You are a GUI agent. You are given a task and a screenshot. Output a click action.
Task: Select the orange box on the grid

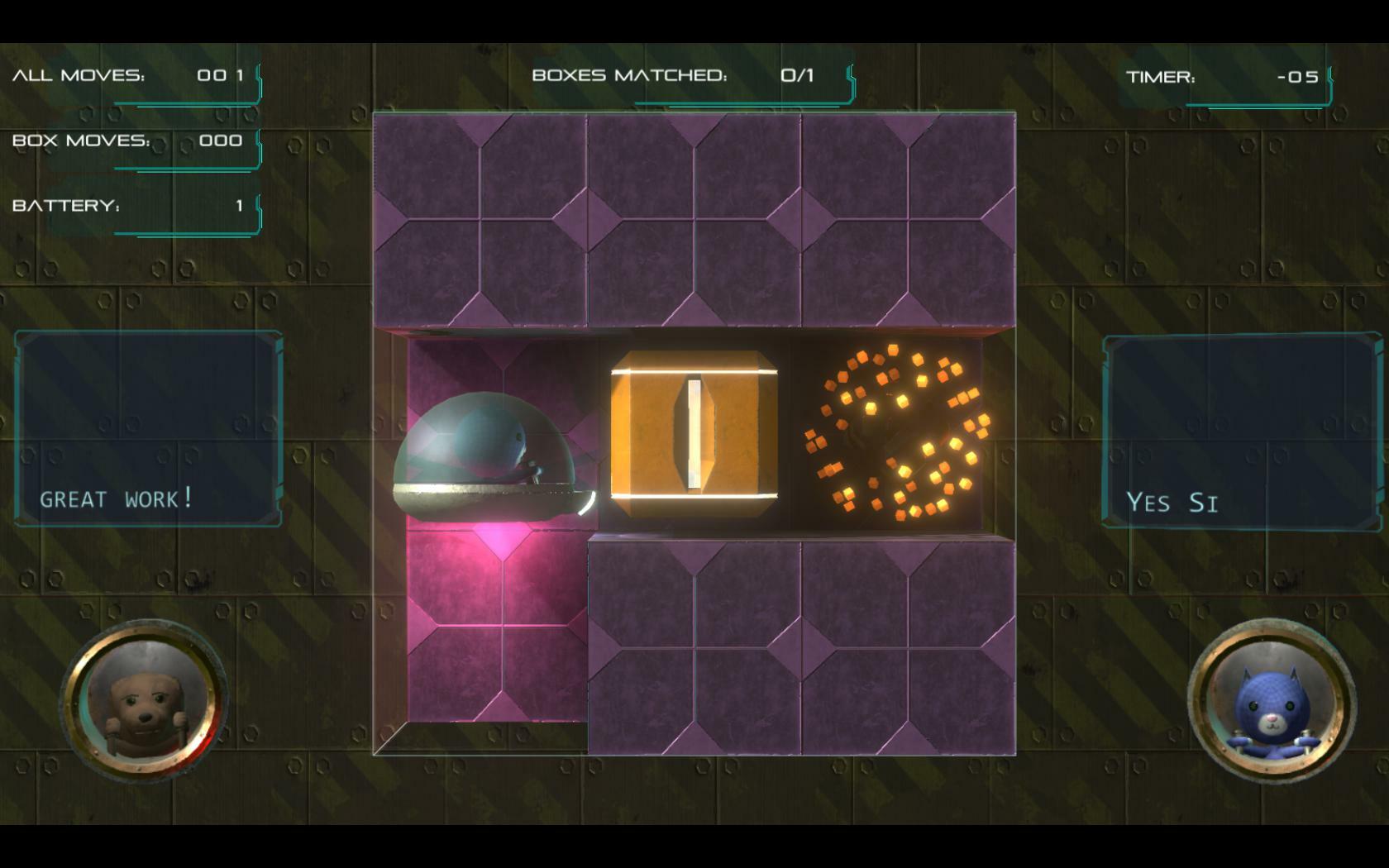[694, 434]
